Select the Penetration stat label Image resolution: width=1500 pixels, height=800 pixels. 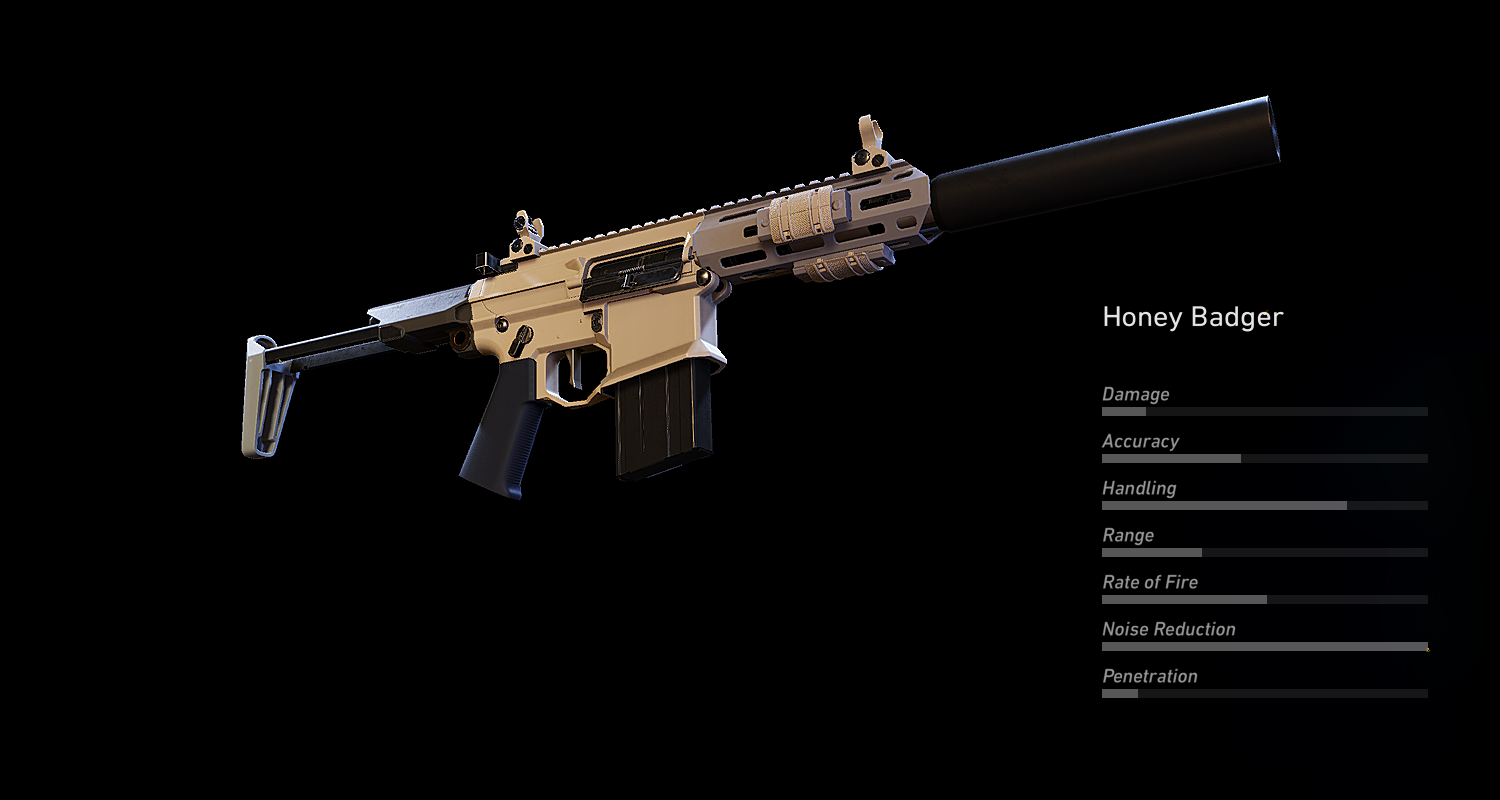[1150, 676]
